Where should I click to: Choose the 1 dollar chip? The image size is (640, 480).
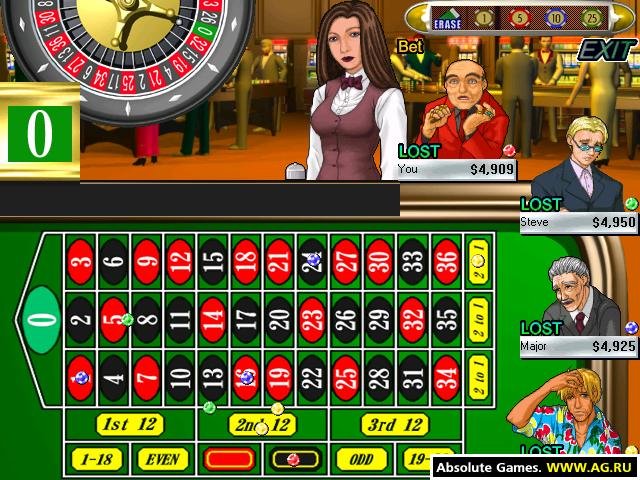click(483, 18)
